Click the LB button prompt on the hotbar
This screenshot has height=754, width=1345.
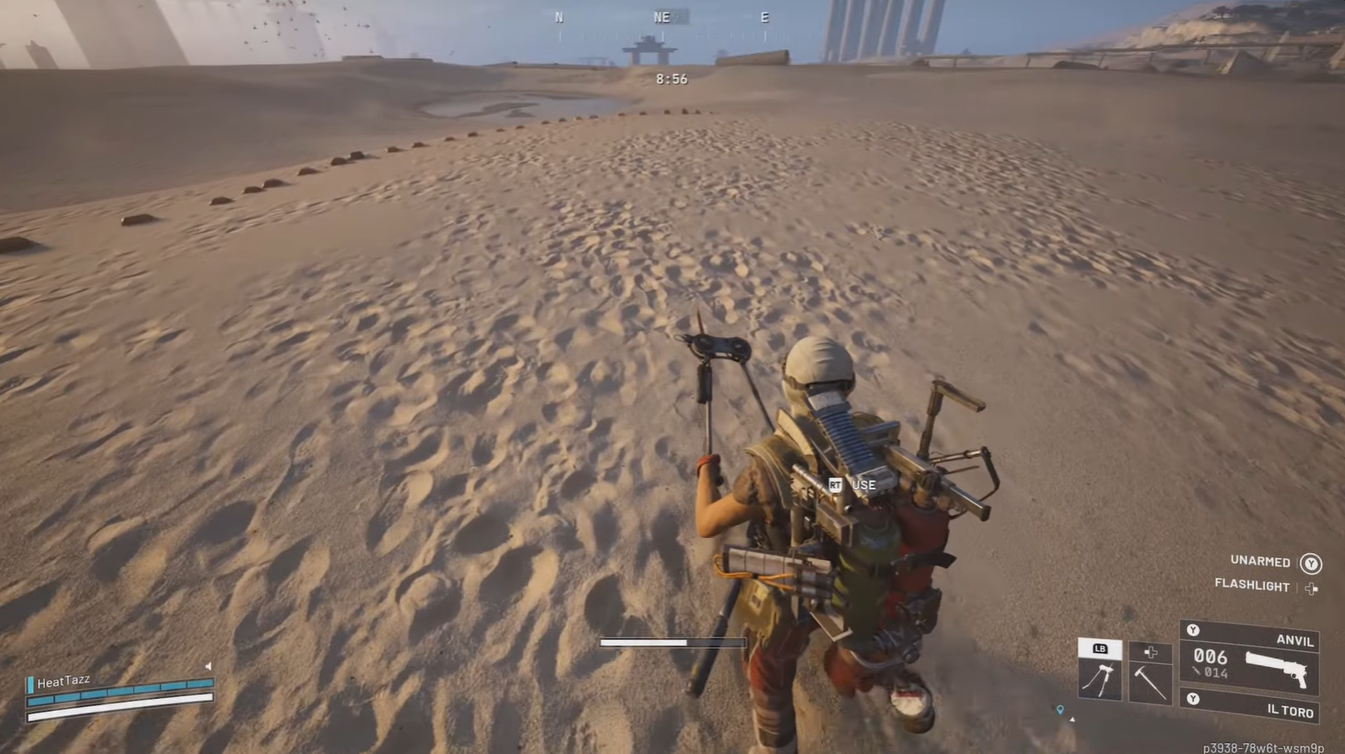pos(1099,648)
